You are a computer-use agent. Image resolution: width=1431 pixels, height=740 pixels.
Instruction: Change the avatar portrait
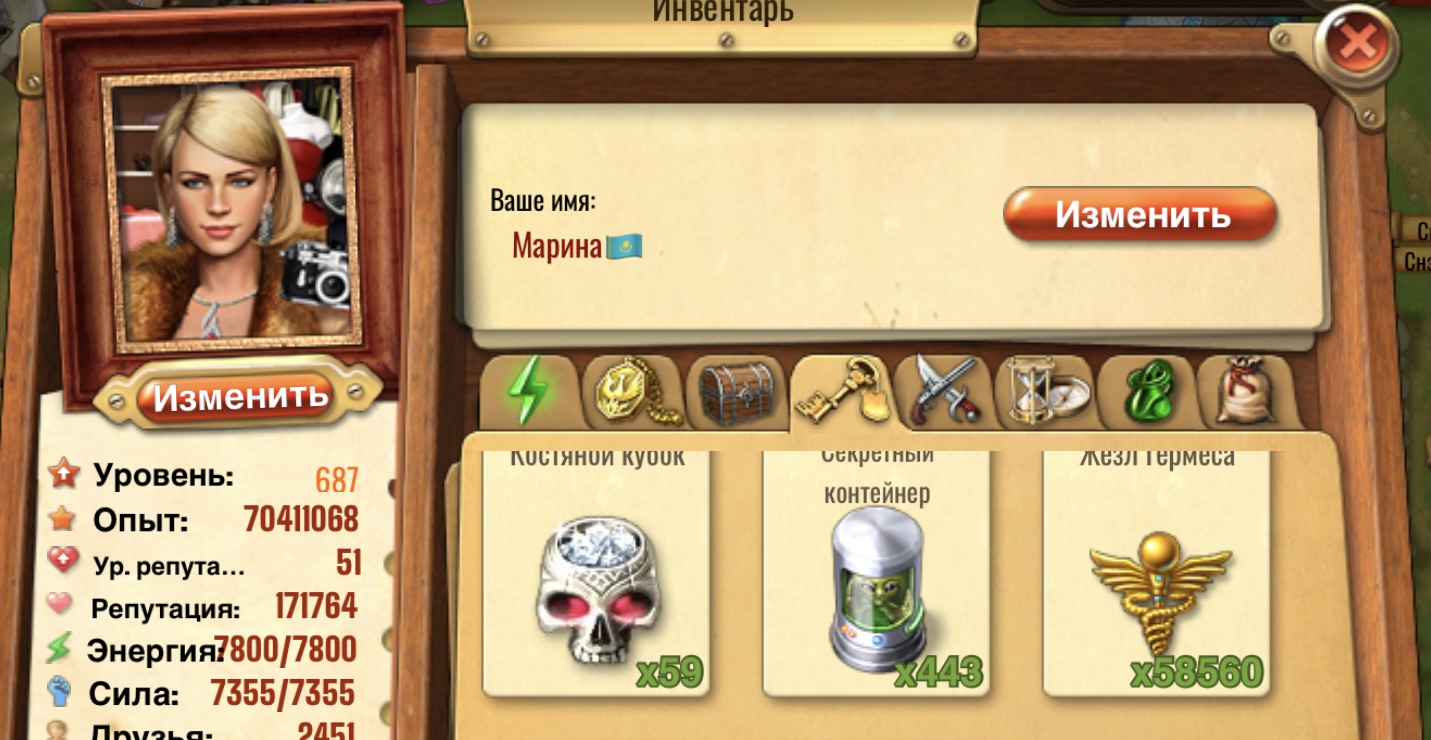coord(239,396)
